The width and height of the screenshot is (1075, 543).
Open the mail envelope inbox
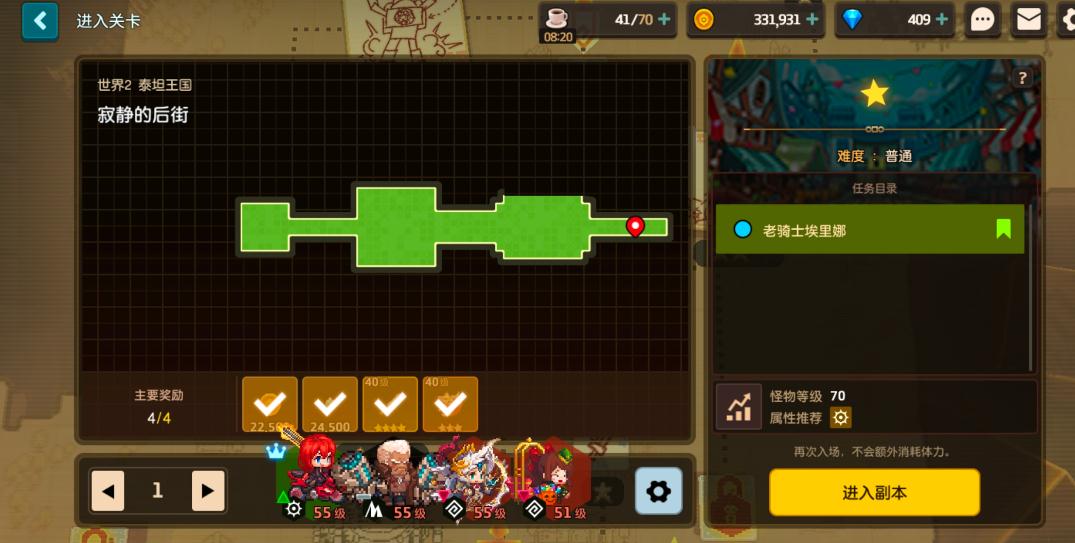tap(1029, 19)
